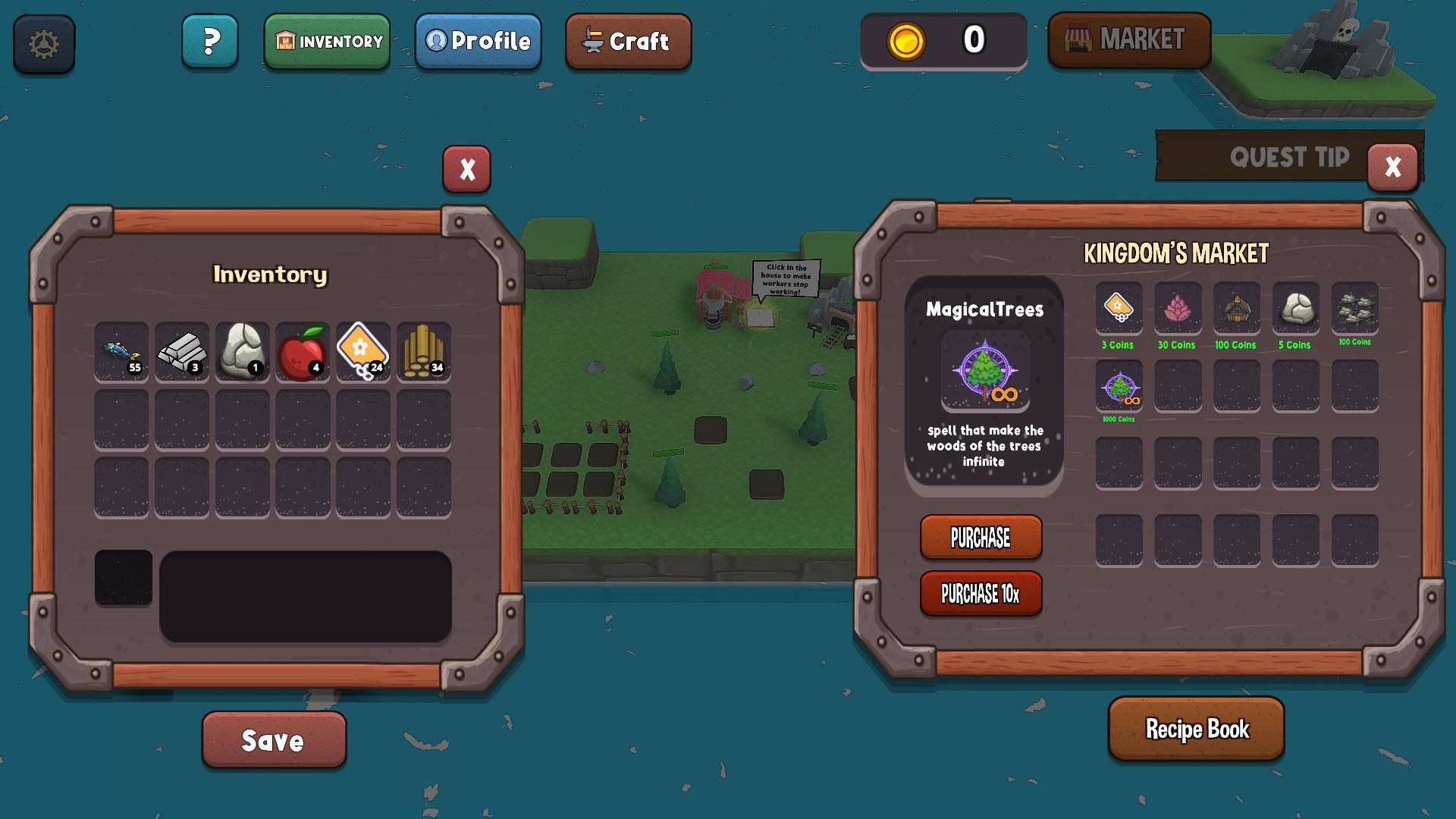Viewport: 1456px width, 819px height.
Task: Select the 100 Coins bushes market item
Action: click(1356, 309)
